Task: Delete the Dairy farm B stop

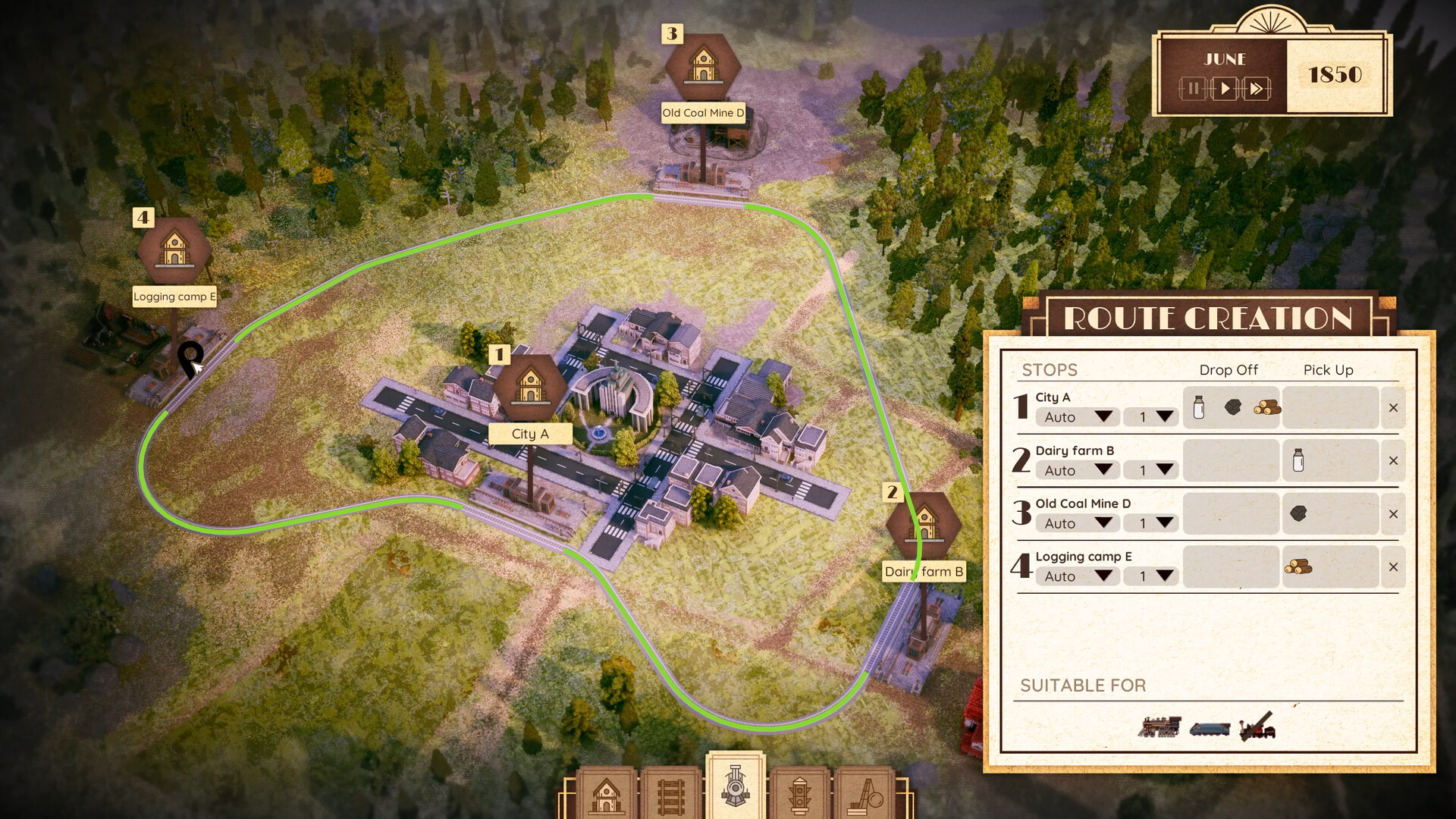Action: click(x=1393, y=461)
